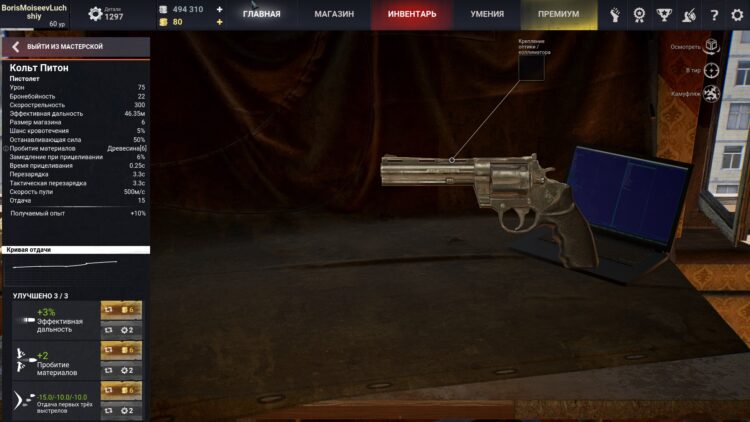
Task: Go to the shooting range (В тир)
Action: coord(711,70)
